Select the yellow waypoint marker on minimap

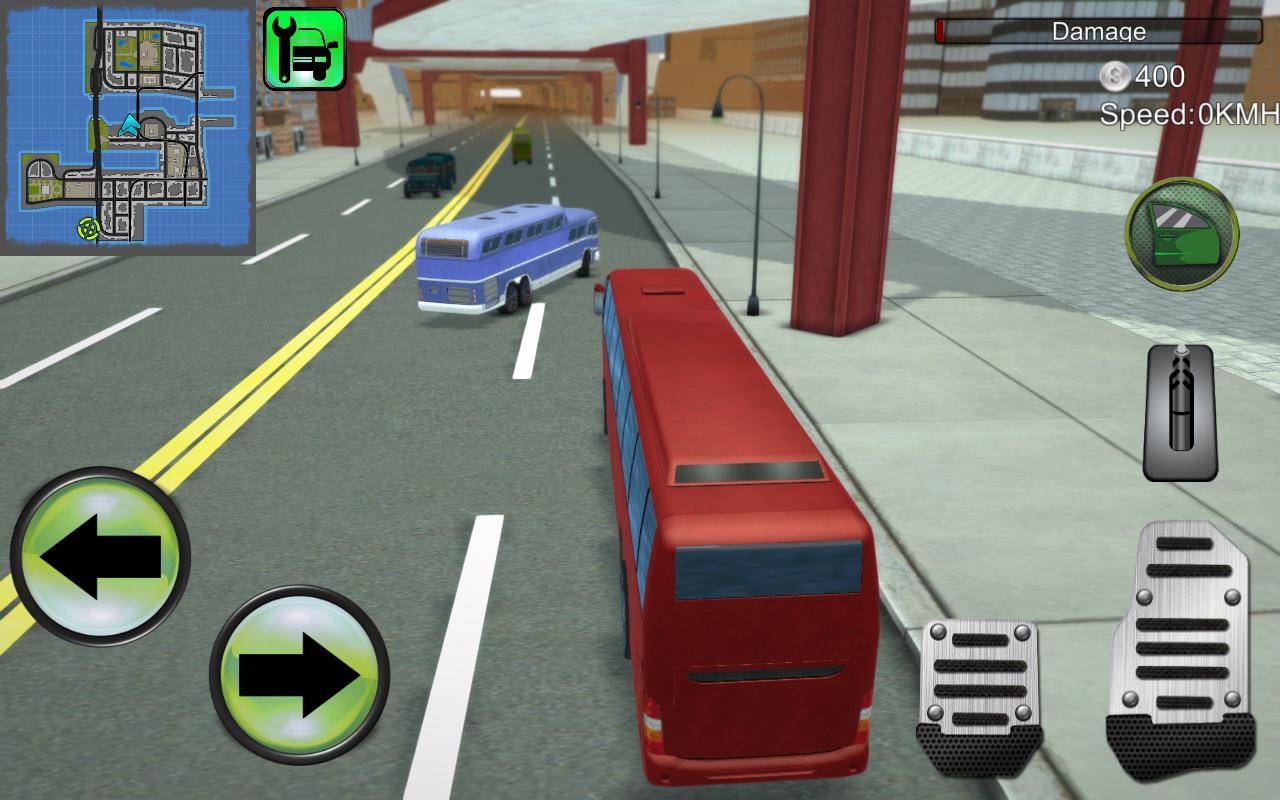tap(88, 228)
